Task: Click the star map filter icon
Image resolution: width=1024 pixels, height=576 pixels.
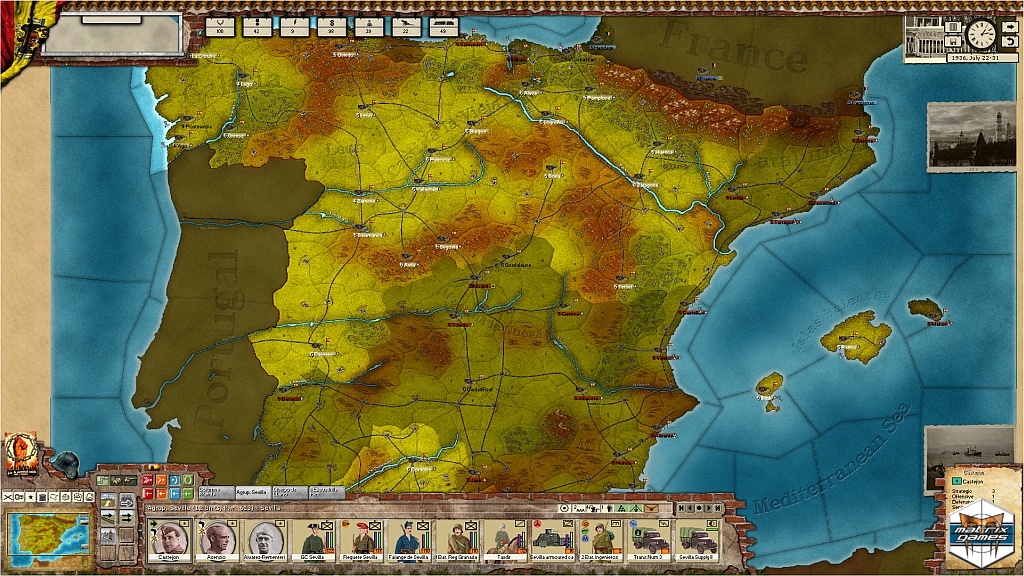Action: click(29, 496)
